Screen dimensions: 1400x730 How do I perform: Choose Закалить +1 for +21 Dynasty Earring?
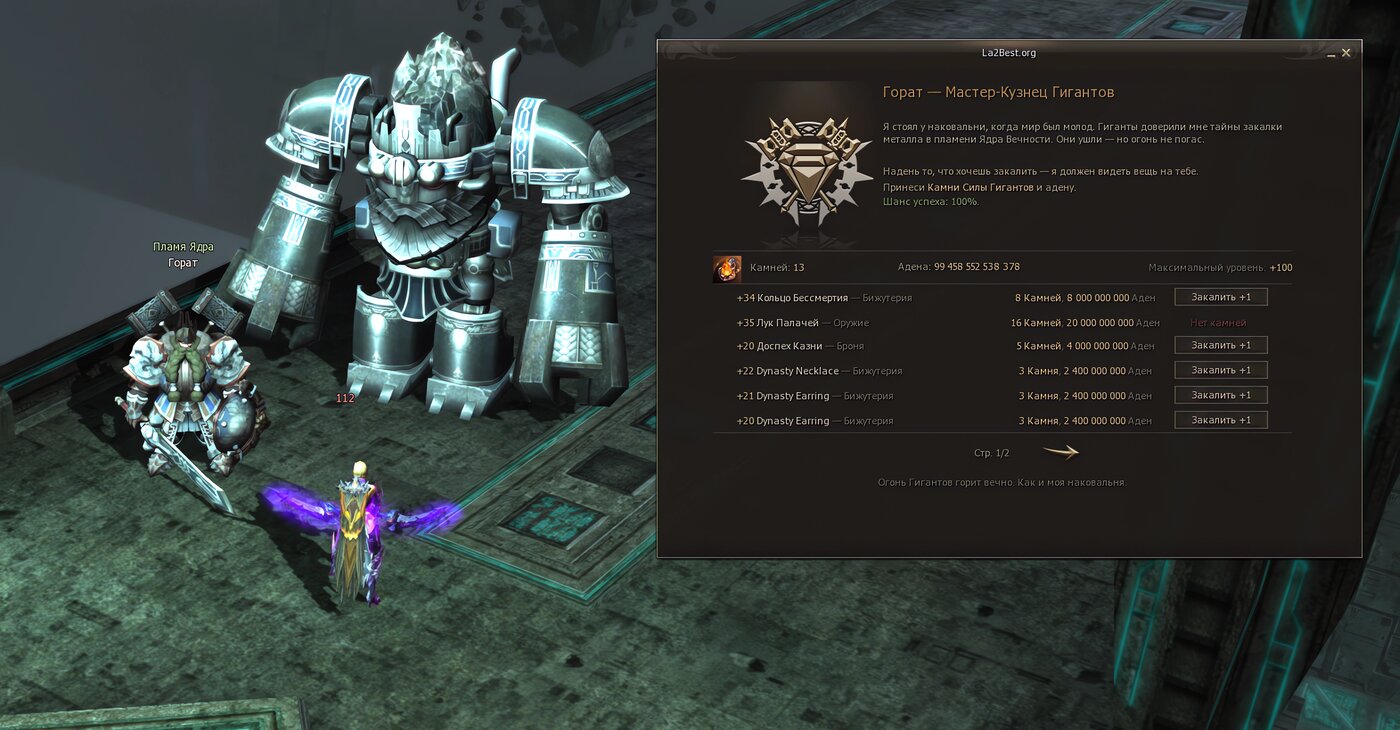[1220, 395]
